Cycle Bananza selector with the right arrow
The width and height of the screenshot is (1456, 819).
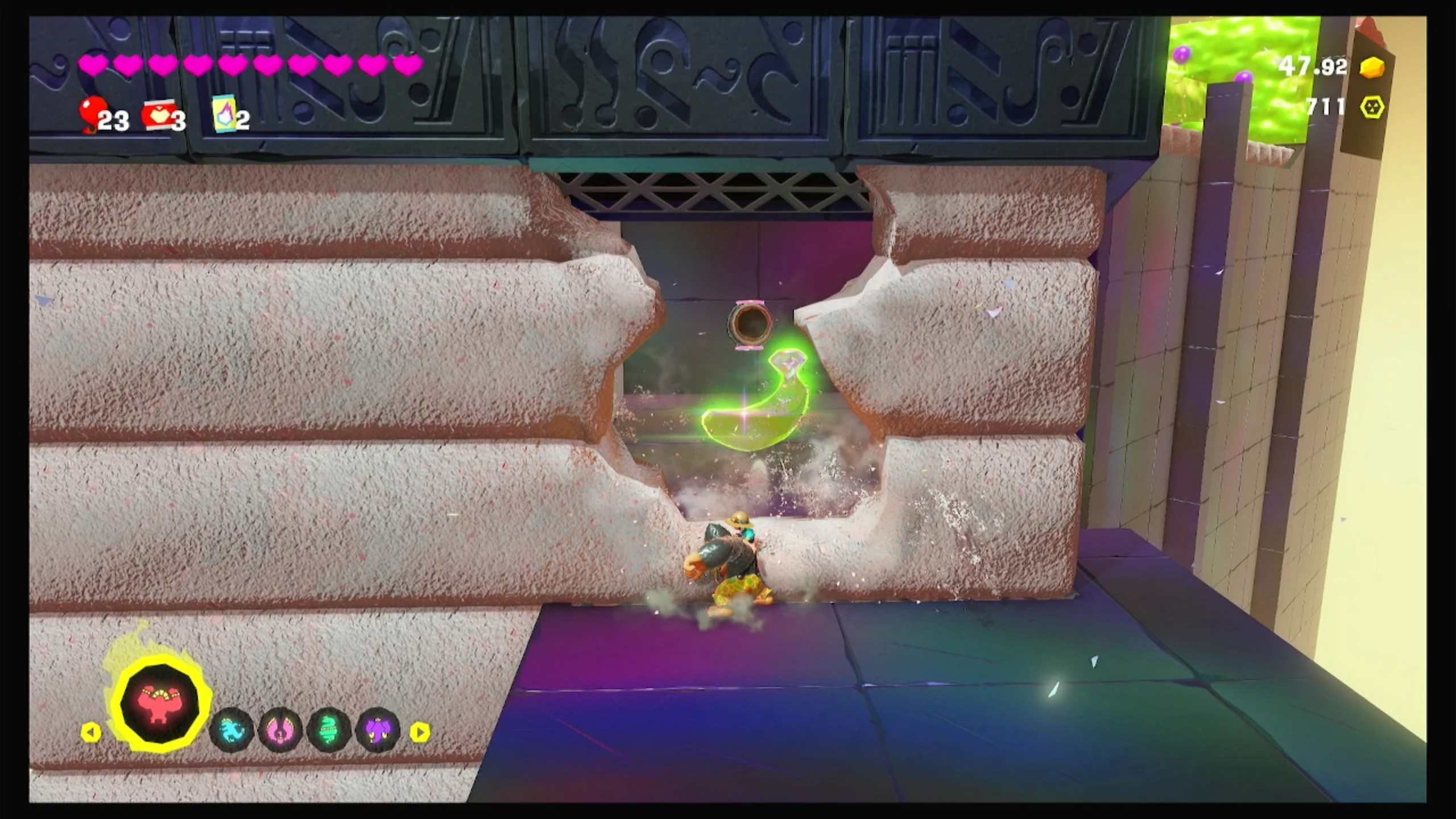(420, 732)
